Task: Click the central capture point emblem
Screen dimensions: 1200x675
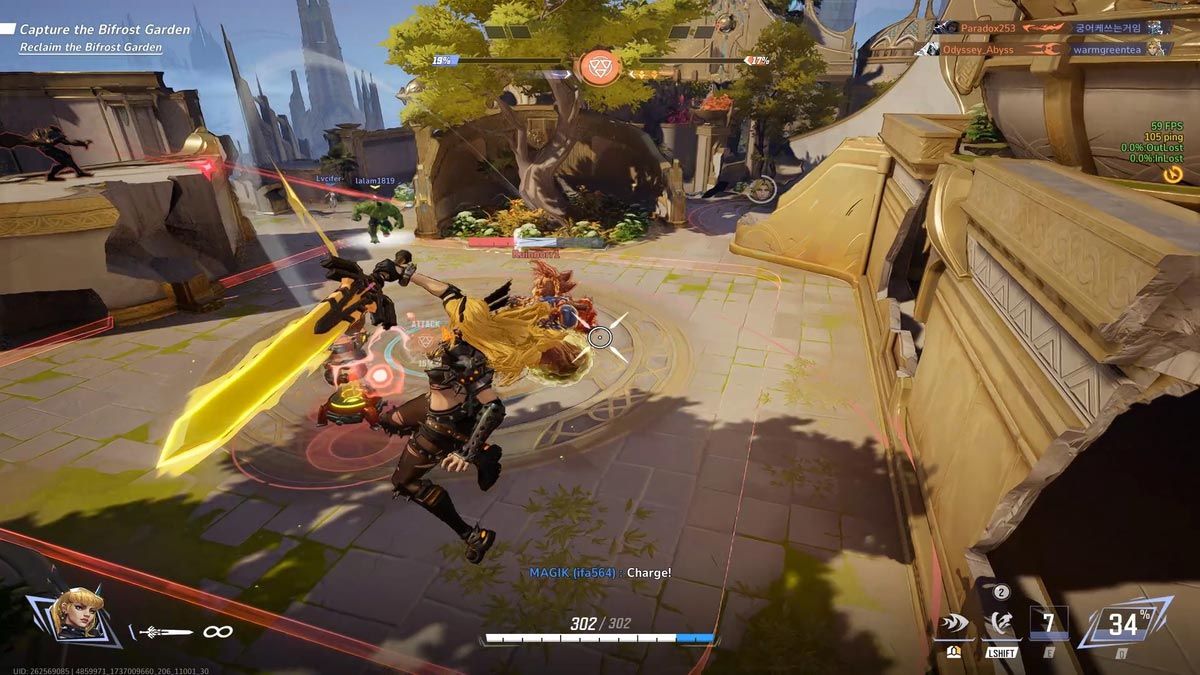Action: pyautogui.click(x=600, y=66)
